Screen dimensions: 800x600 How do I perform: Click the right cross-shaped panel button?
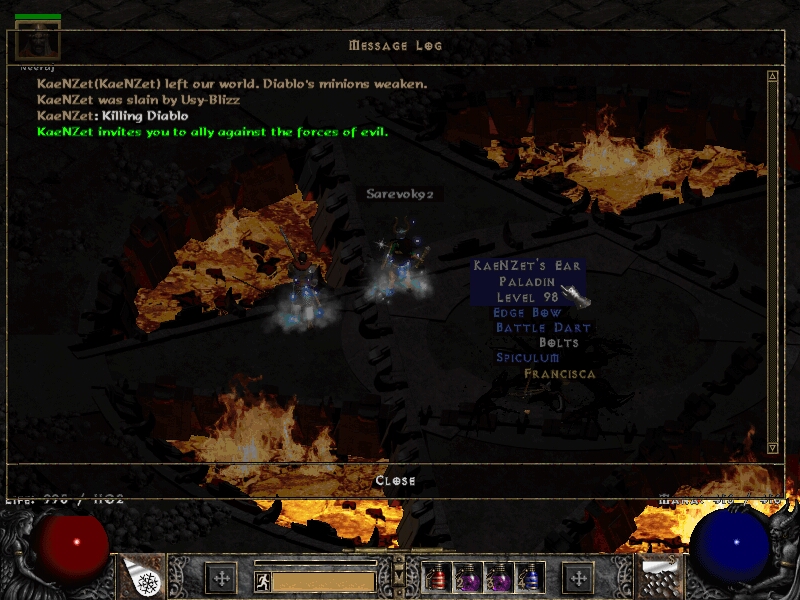pyautogui.click(x=578, y=577)
